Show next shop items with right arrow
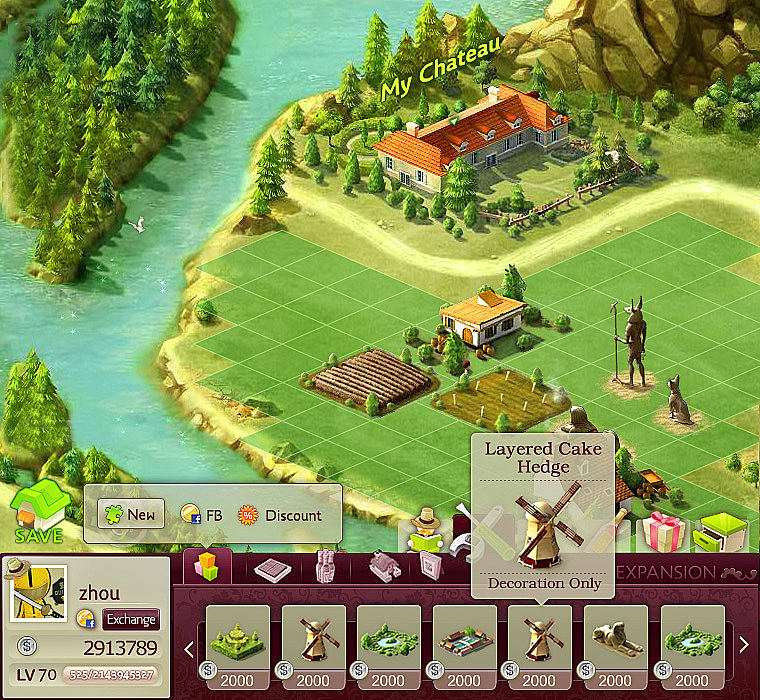Screen dimensions: 760x700 tap(743, 646)
